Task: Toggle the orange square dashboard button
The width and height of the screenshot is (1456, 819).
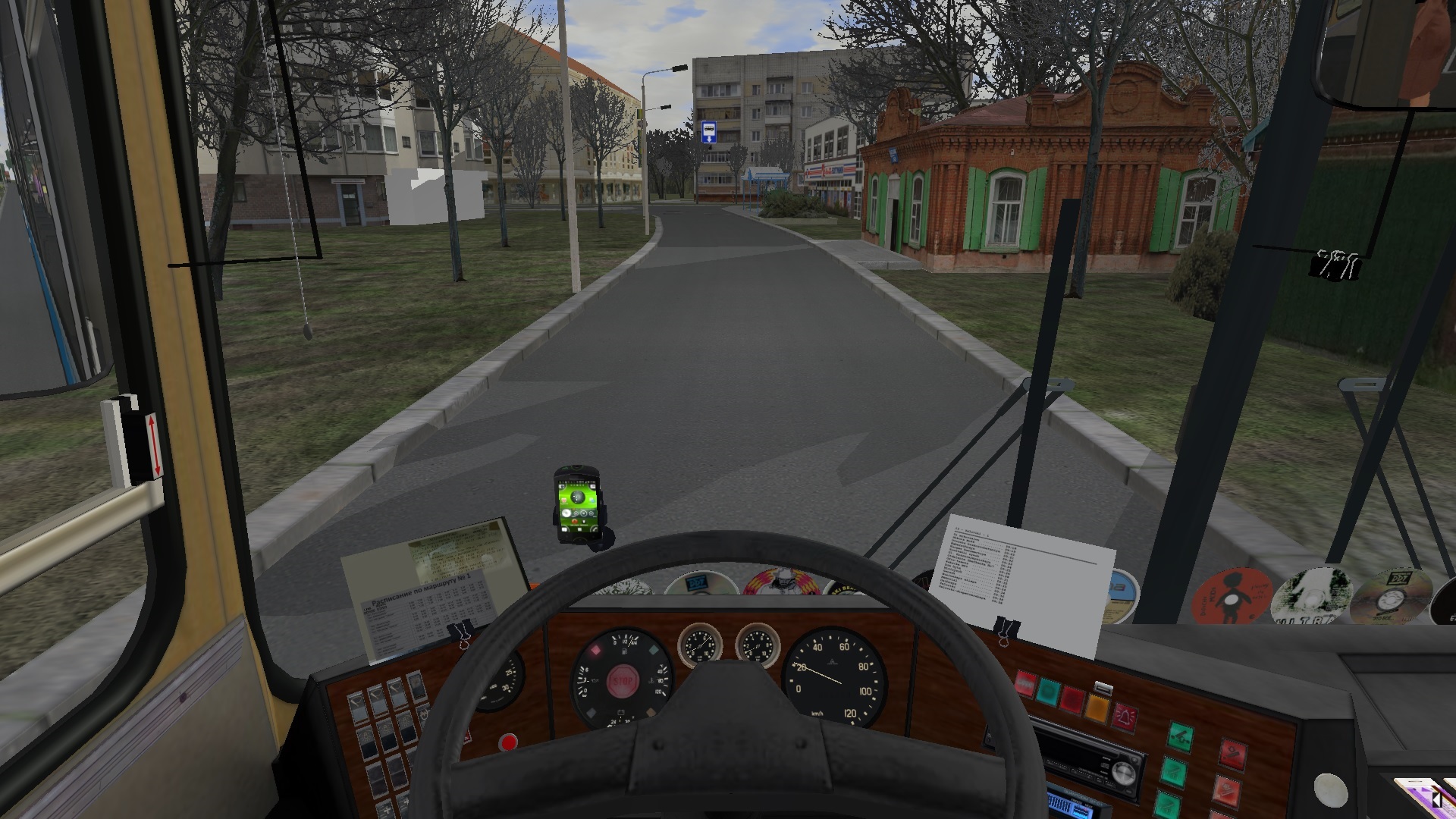Action: click(x=1097, y=708)
